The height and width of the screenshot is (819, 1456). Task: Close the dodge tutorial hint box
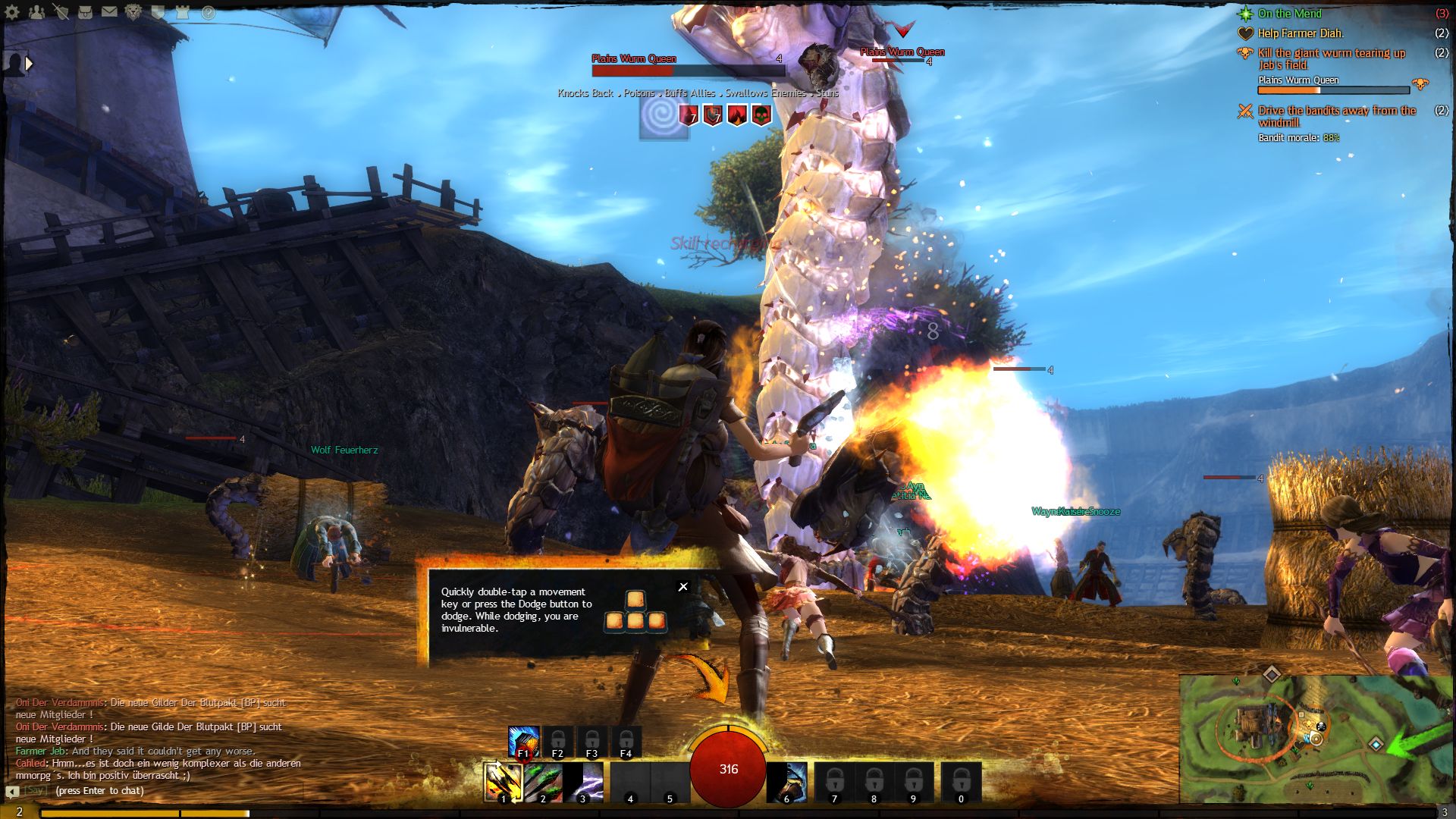[x=682, y=586]
